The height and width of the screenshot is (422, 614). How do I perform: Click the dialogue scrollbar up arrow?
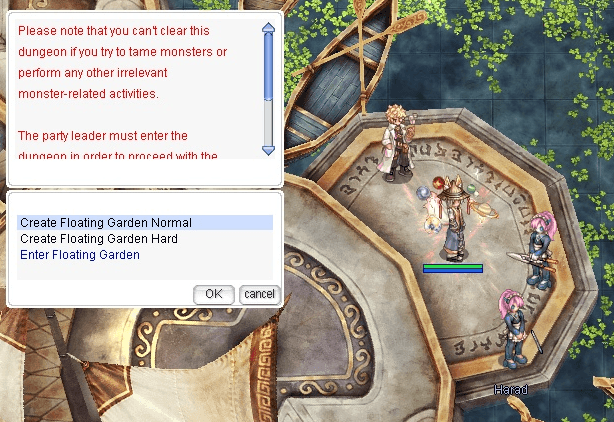coord(268,30)
